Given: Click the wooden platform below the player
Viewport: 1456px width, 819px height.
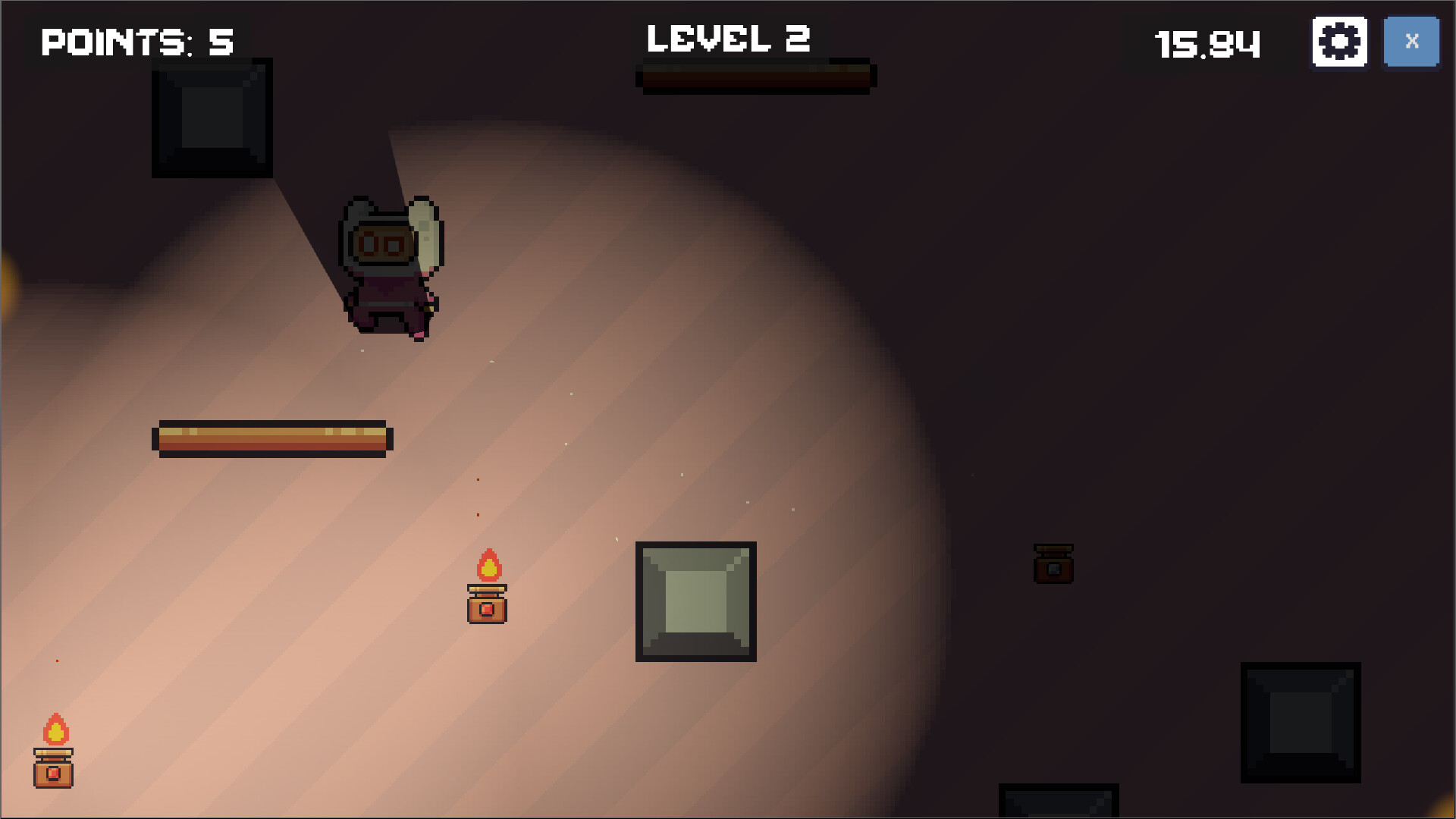Looking at the screenshot, I should click(x=273, y=438).
